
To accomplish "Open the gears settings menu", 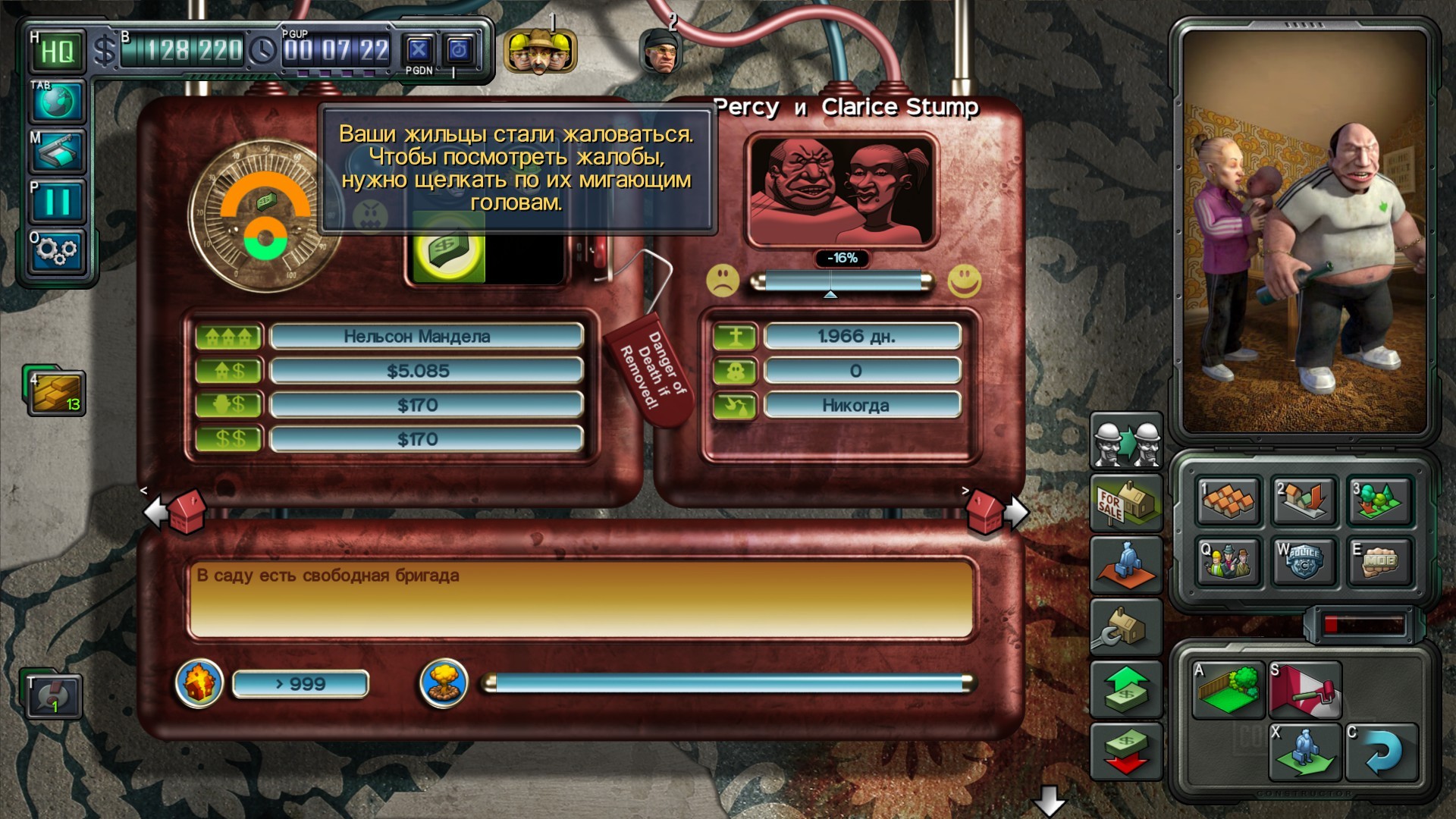I will click(x=57, y=250).
